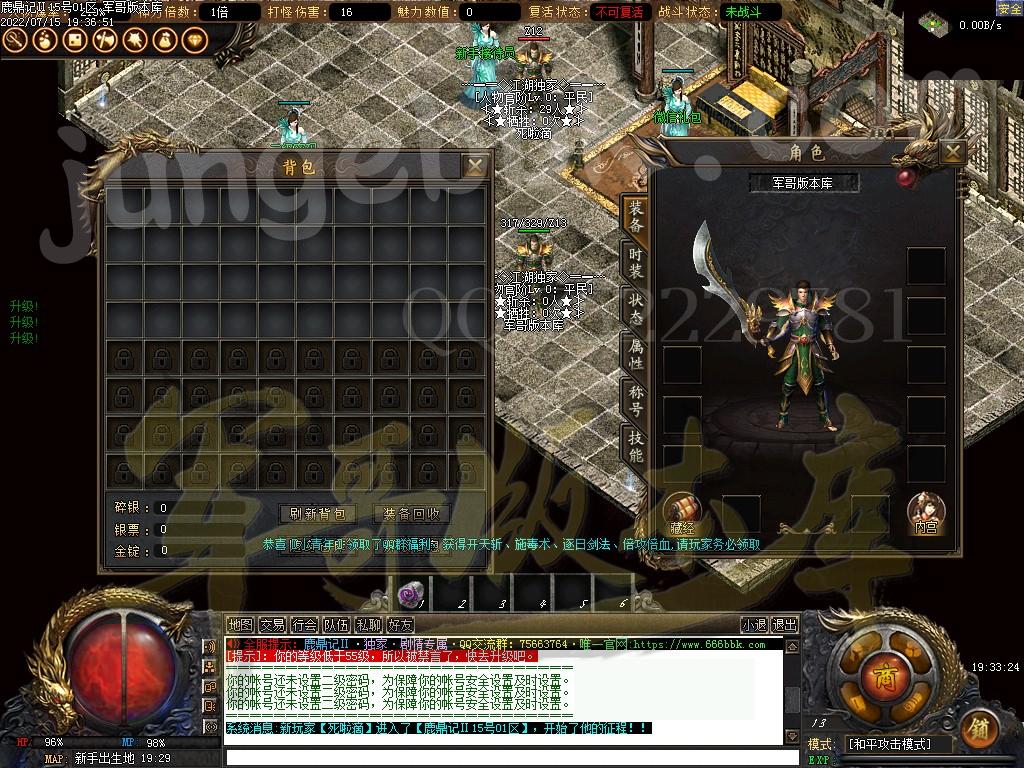This screenshot has width=1024, height=768.
Task: Select the 属性 attributes tab
Action: click(636, 354)
